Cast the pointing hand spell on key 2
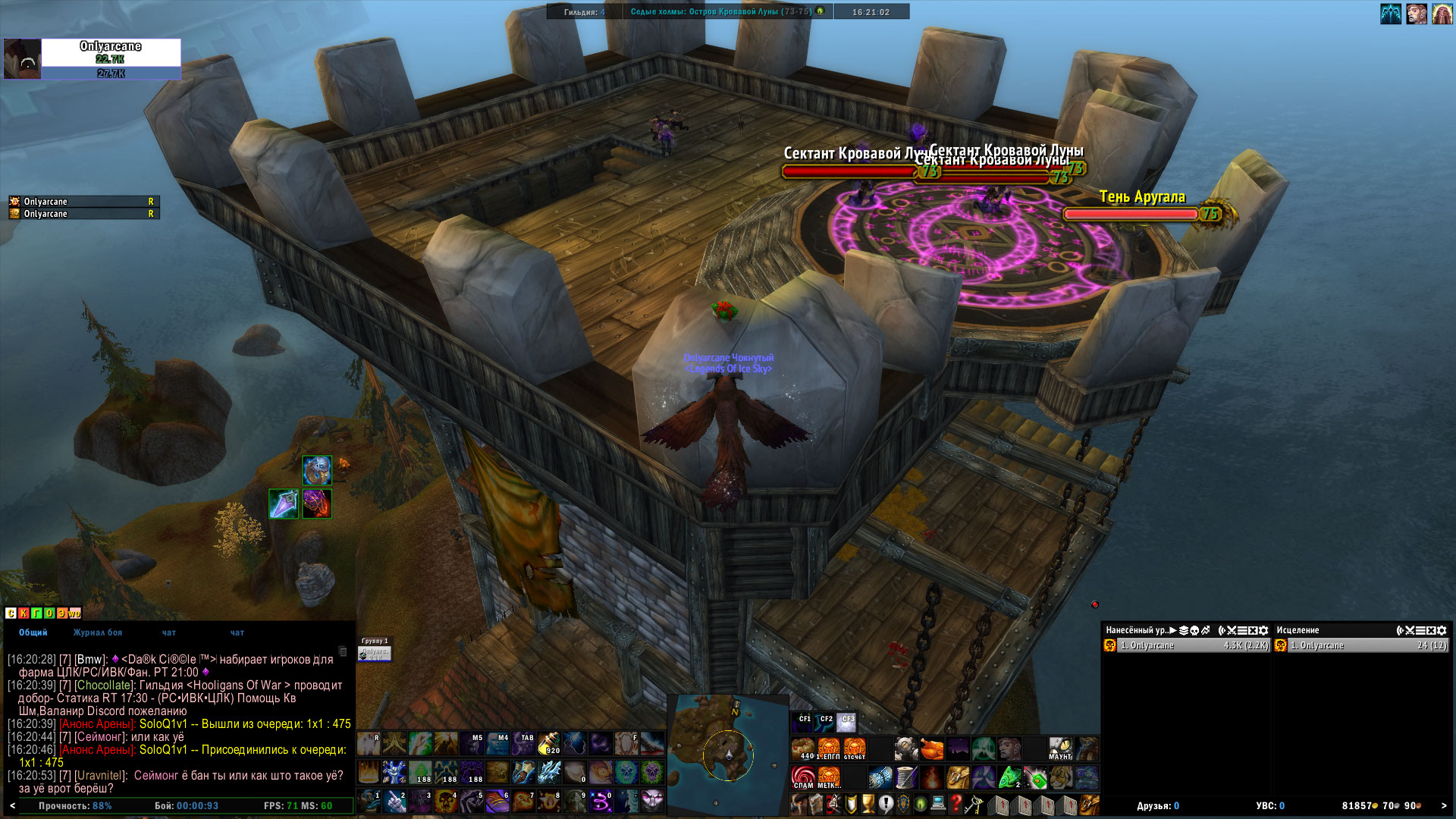1456x819 pixels. coord(395,802)
